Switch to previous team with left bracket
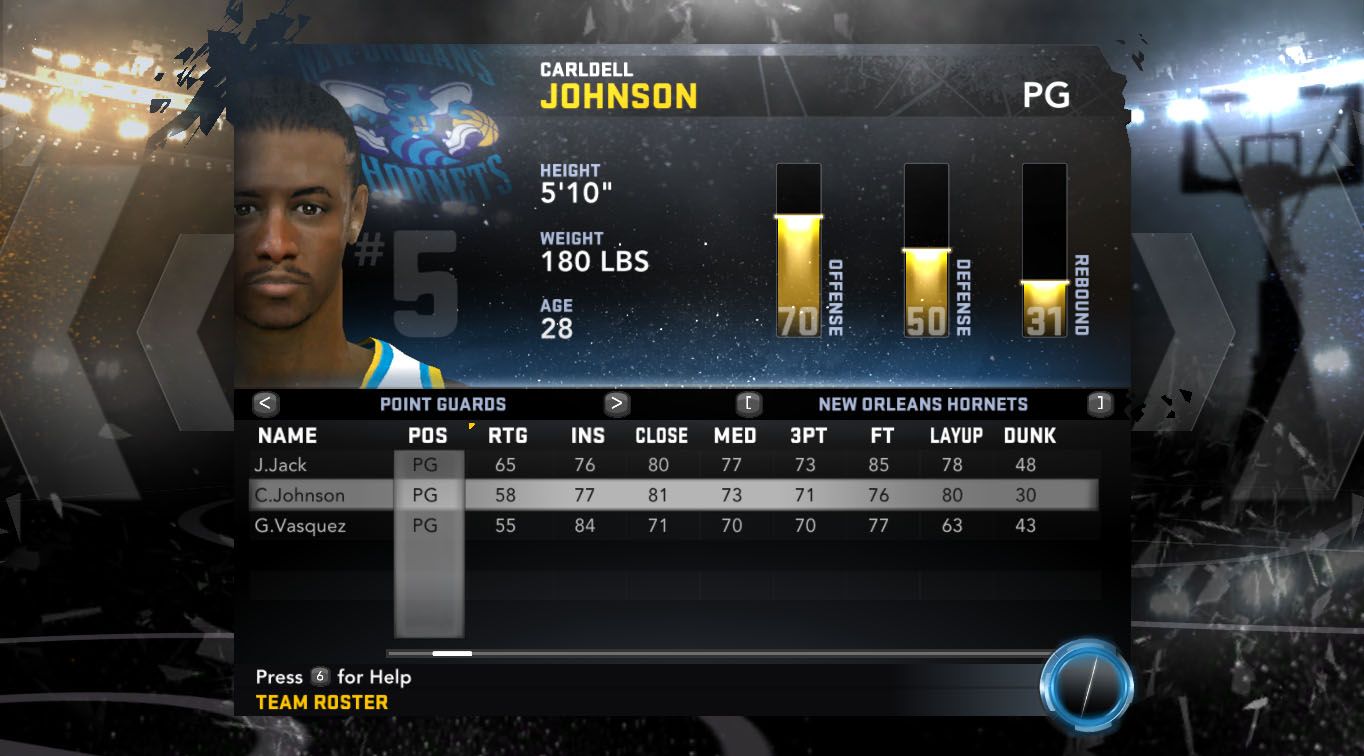 pyautogui.click(x=749, y=404)
